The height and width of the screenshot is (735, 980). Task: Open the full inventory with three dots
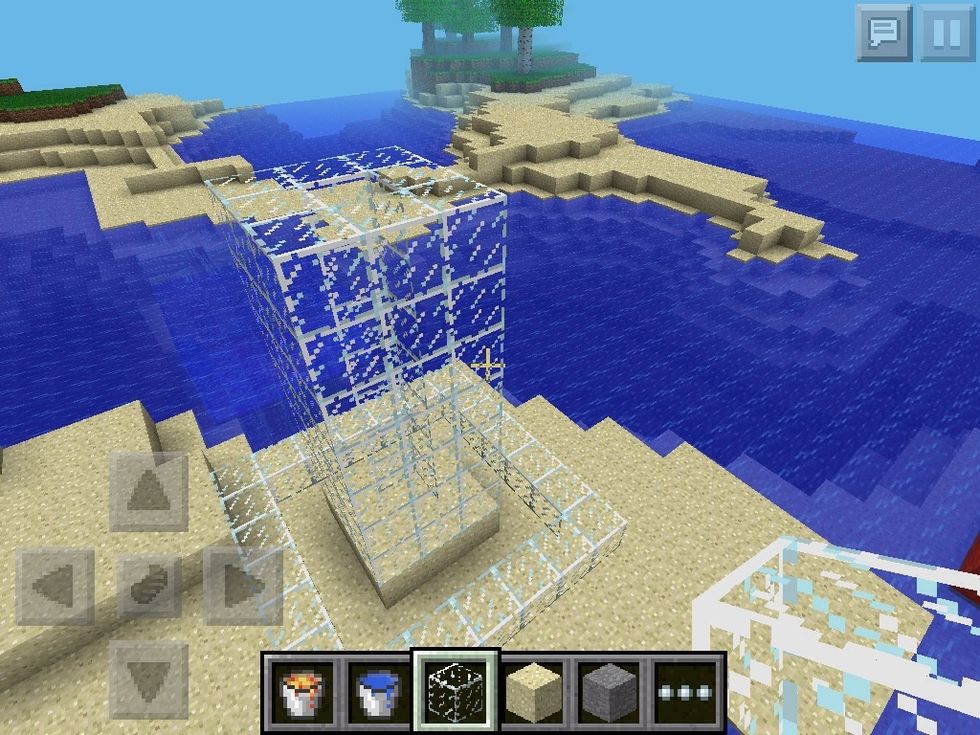point(684,692)
